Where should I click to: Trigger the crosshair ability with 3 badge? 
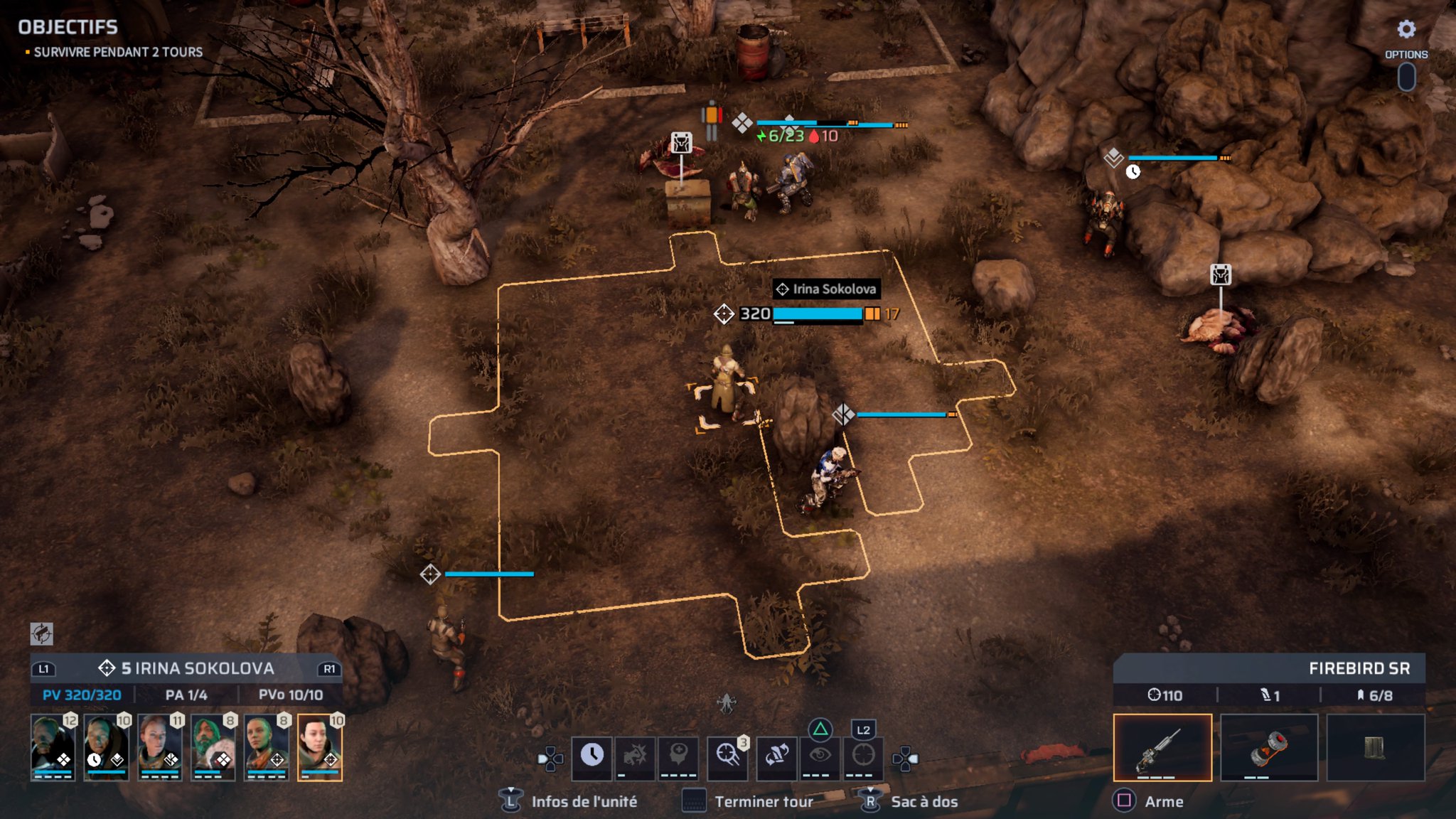[x=727, y=756]
